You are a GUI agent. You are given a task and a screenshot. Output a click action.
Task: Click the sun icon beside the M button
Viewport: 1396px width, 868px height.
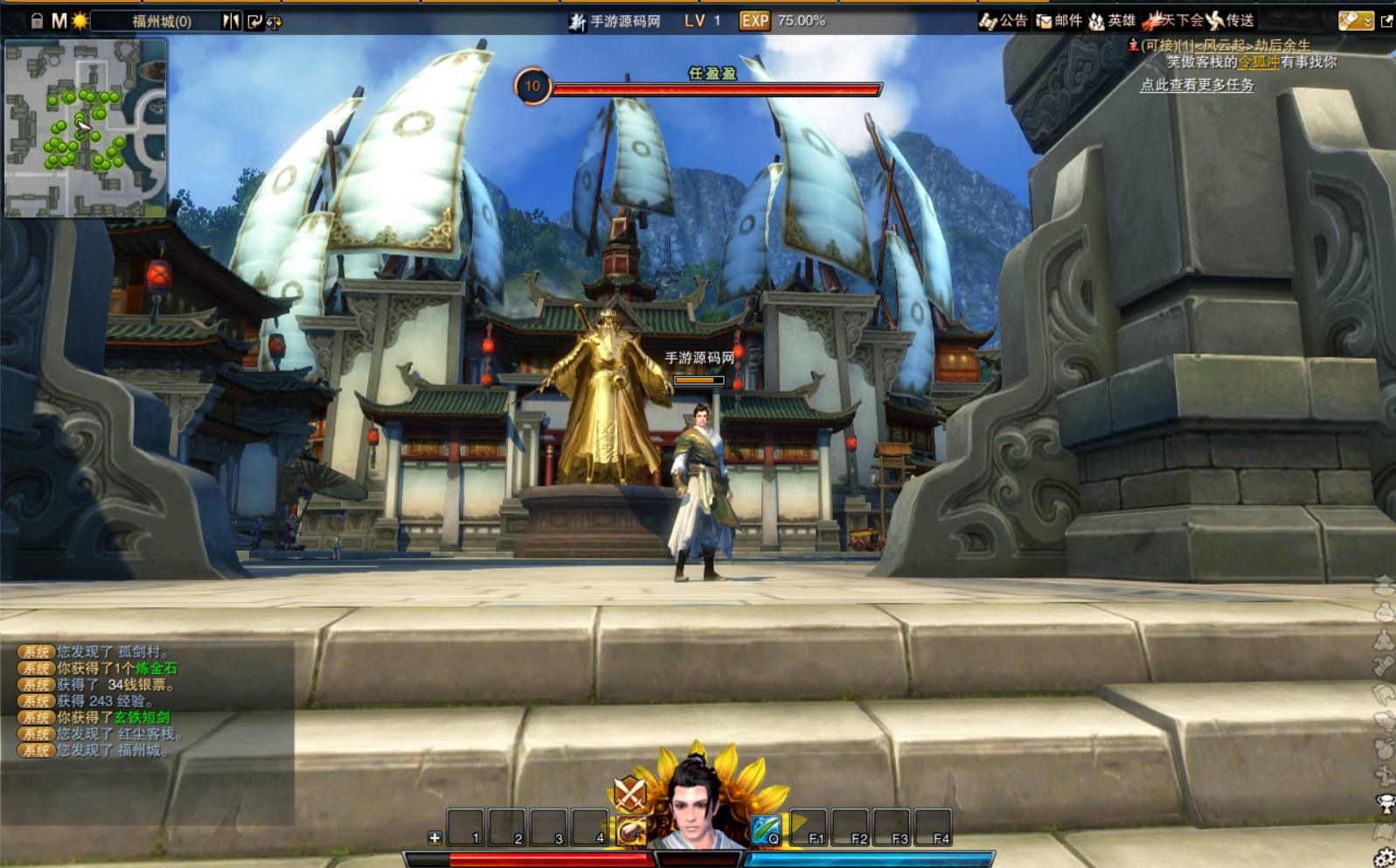pos(80,21)
